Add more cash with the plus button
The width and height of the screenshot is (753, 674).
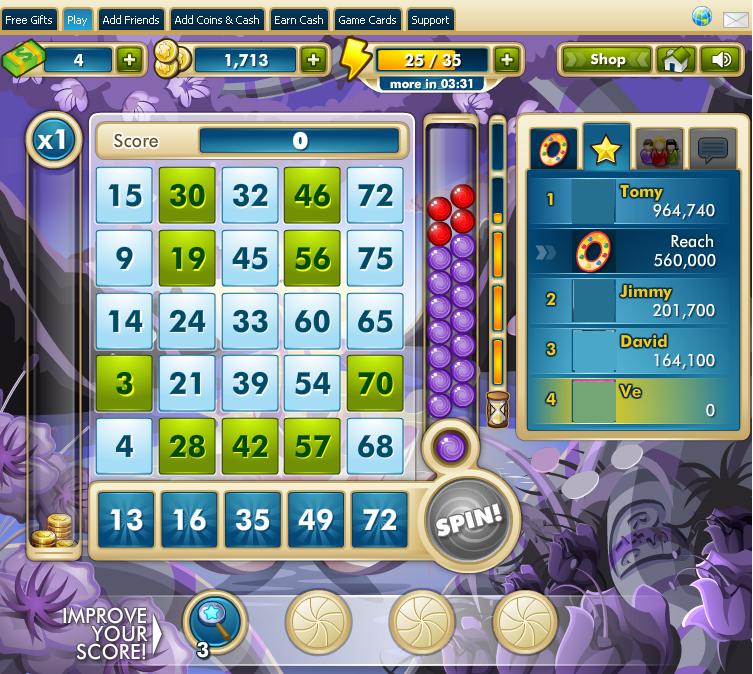(x=130, y=60)
